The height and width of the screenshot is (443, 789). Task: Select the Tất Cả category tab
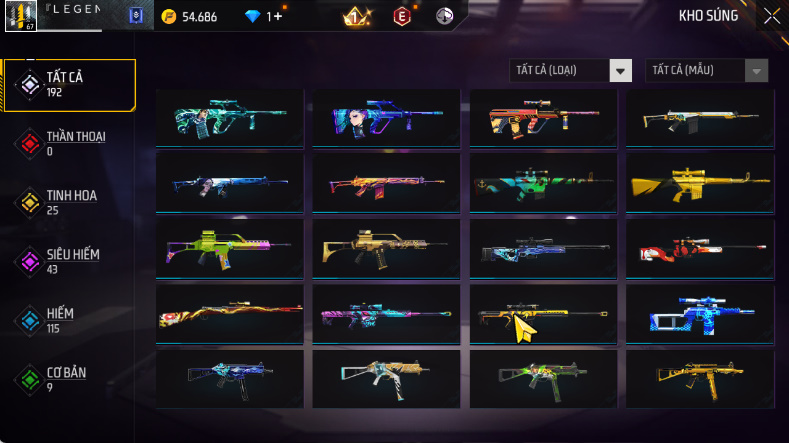tap(69, 84)
